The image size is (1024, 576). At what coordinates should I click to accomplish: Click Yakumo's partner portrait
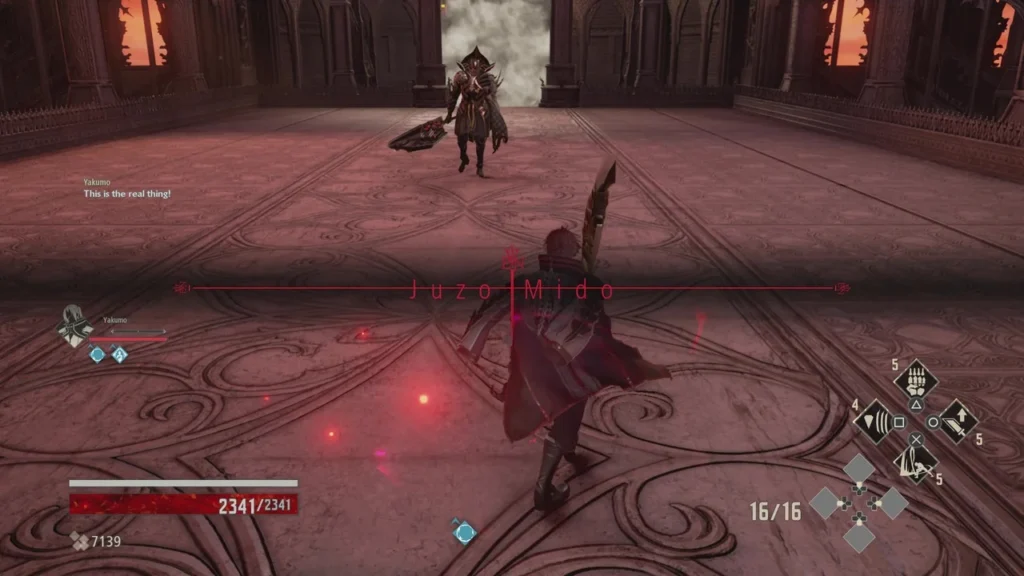click(x=76, y=326)
